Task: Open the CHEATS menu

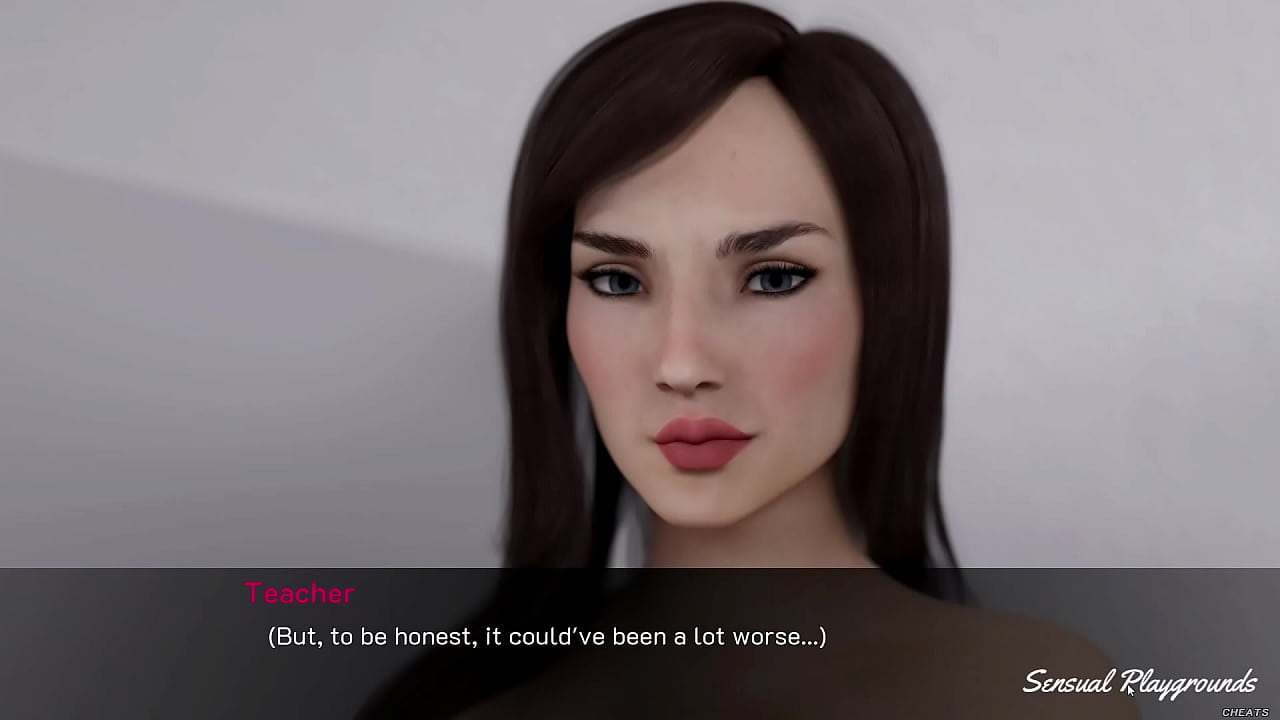Action: tap(1244, 712)
